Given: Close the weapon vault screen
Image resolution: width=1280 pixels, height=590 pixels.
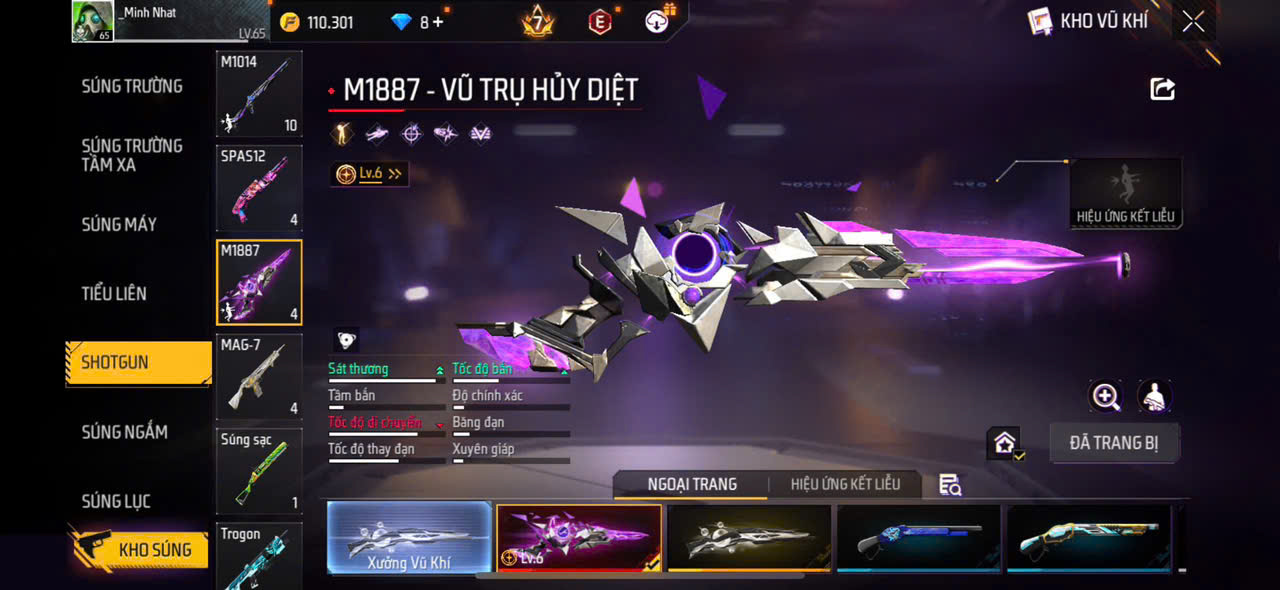Looking at the screenshot, I should 1193,22.
